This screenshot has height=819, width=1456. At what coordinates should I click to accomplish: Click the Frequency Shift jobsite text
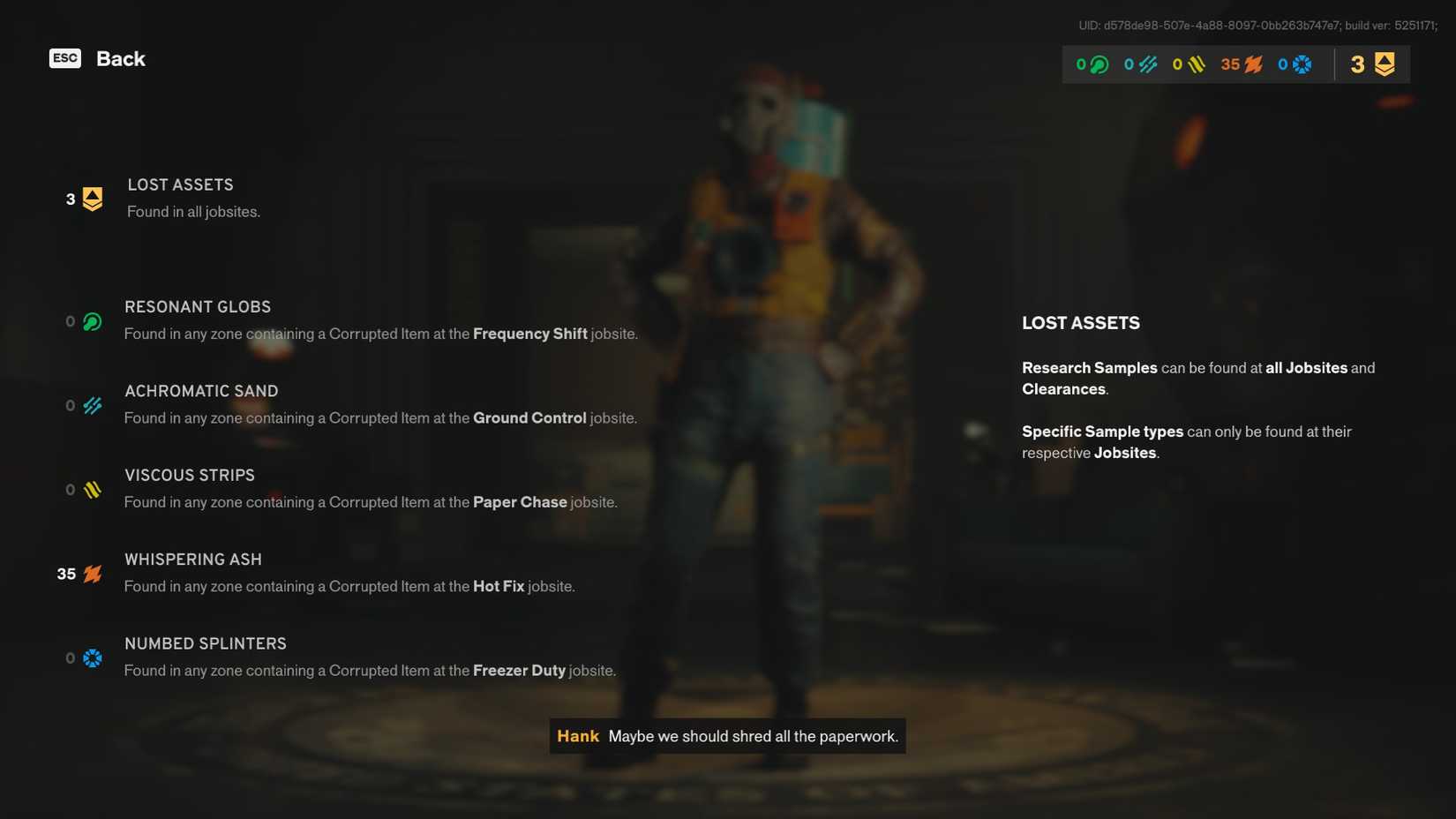529,334
